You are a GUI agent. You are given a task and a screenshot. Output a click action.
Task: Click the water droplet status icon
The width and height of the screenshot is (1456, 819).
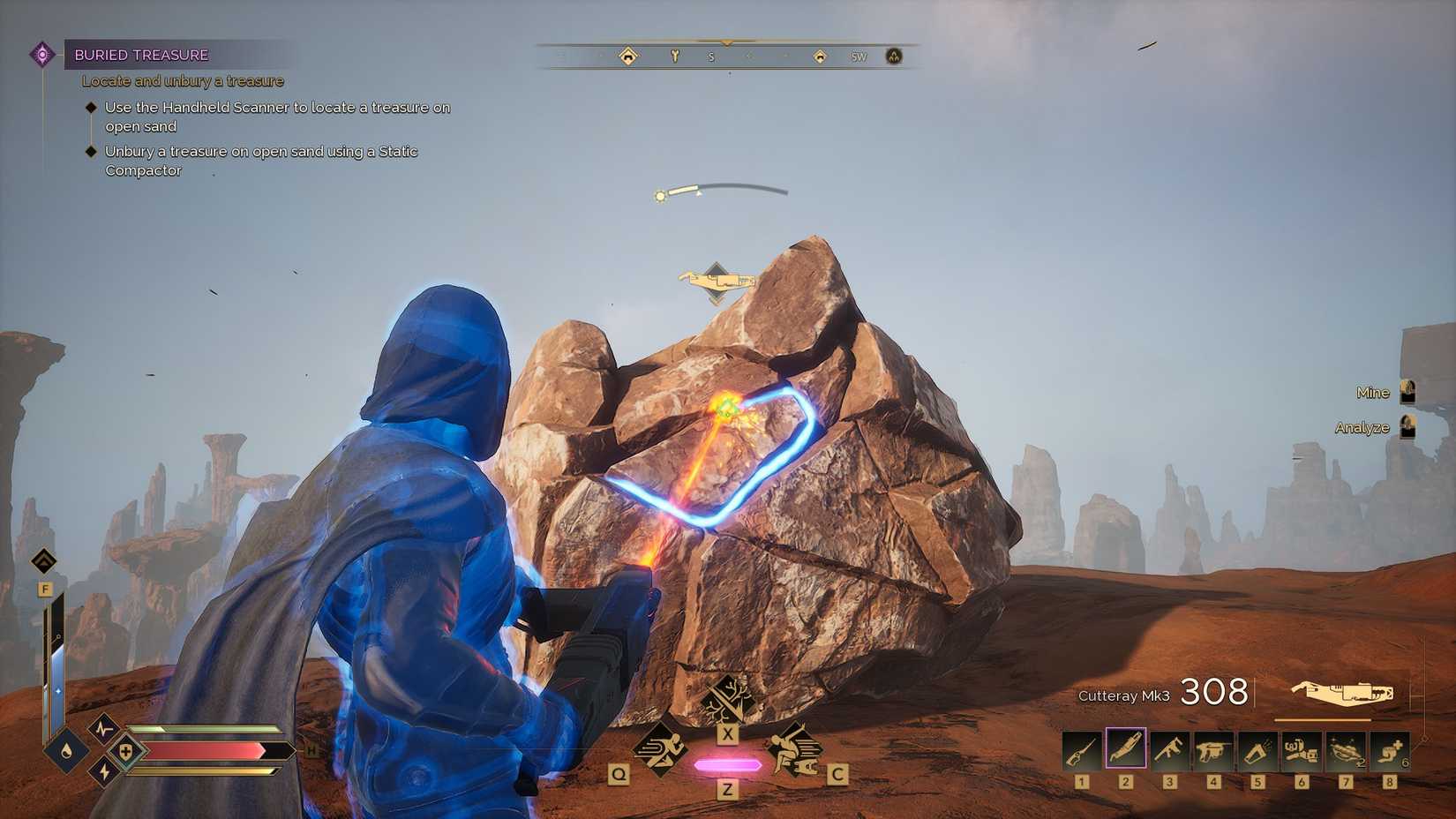point(66,752)
